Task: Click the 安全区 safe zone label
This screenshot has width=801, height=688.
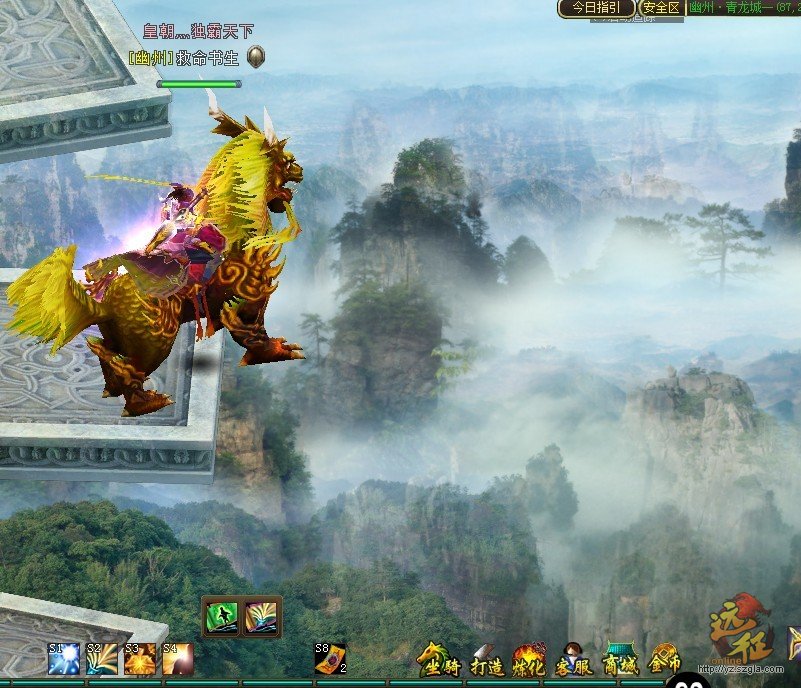Action: click(661, 8)
